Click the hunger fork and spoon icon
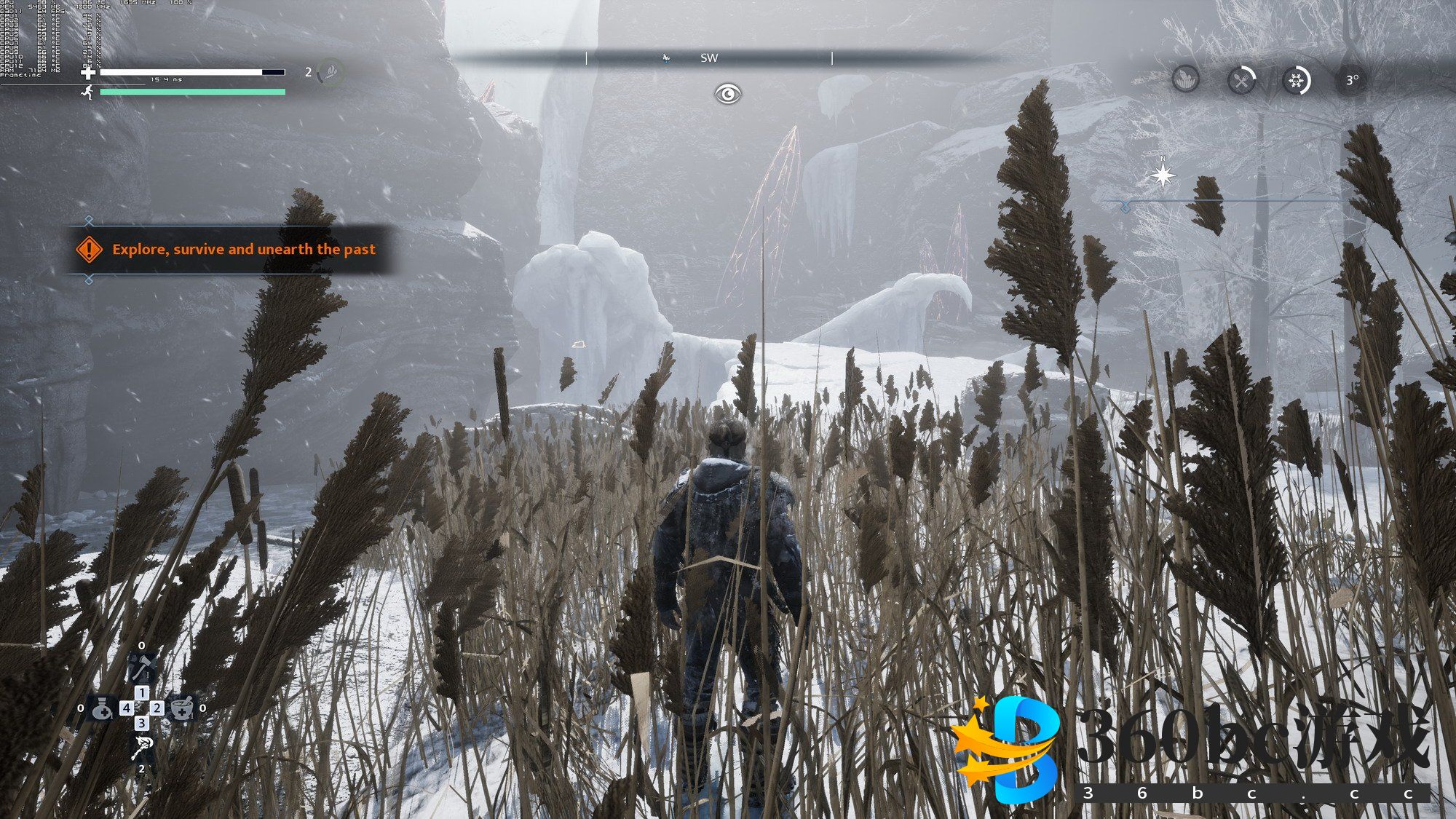The height and width of the screenshot is (819, 1456). (1241, 80)
